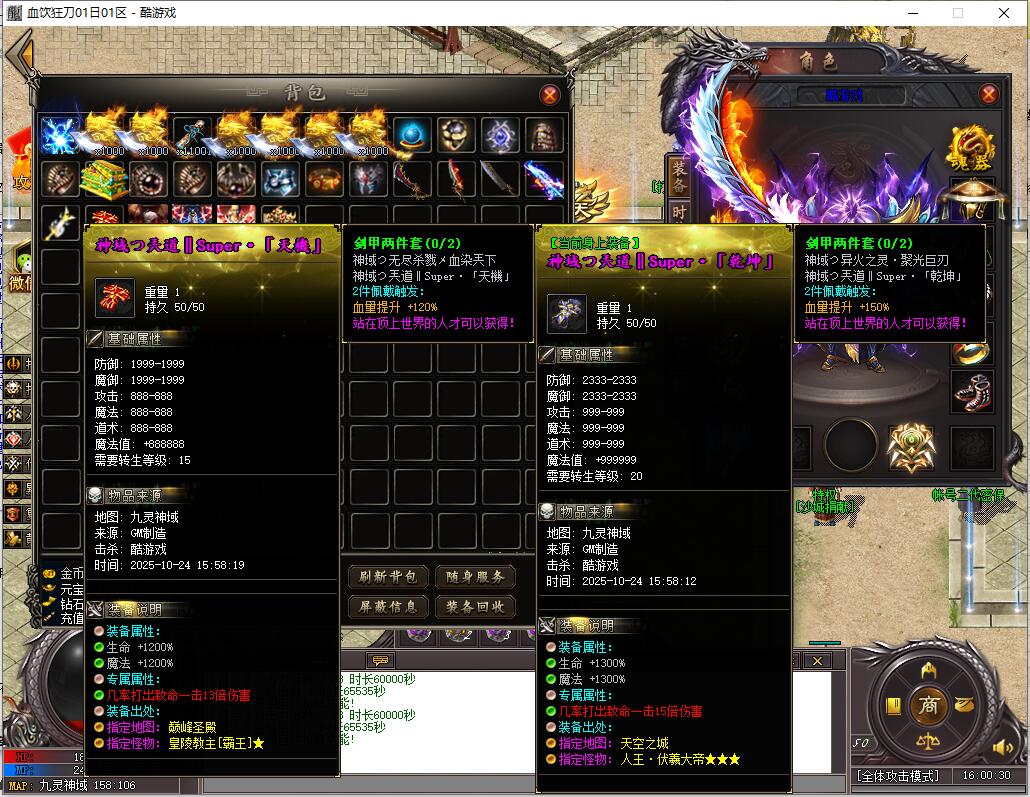Select the golden treasure chest item
Screen dimensions: 1030x797
click(104, 179)
